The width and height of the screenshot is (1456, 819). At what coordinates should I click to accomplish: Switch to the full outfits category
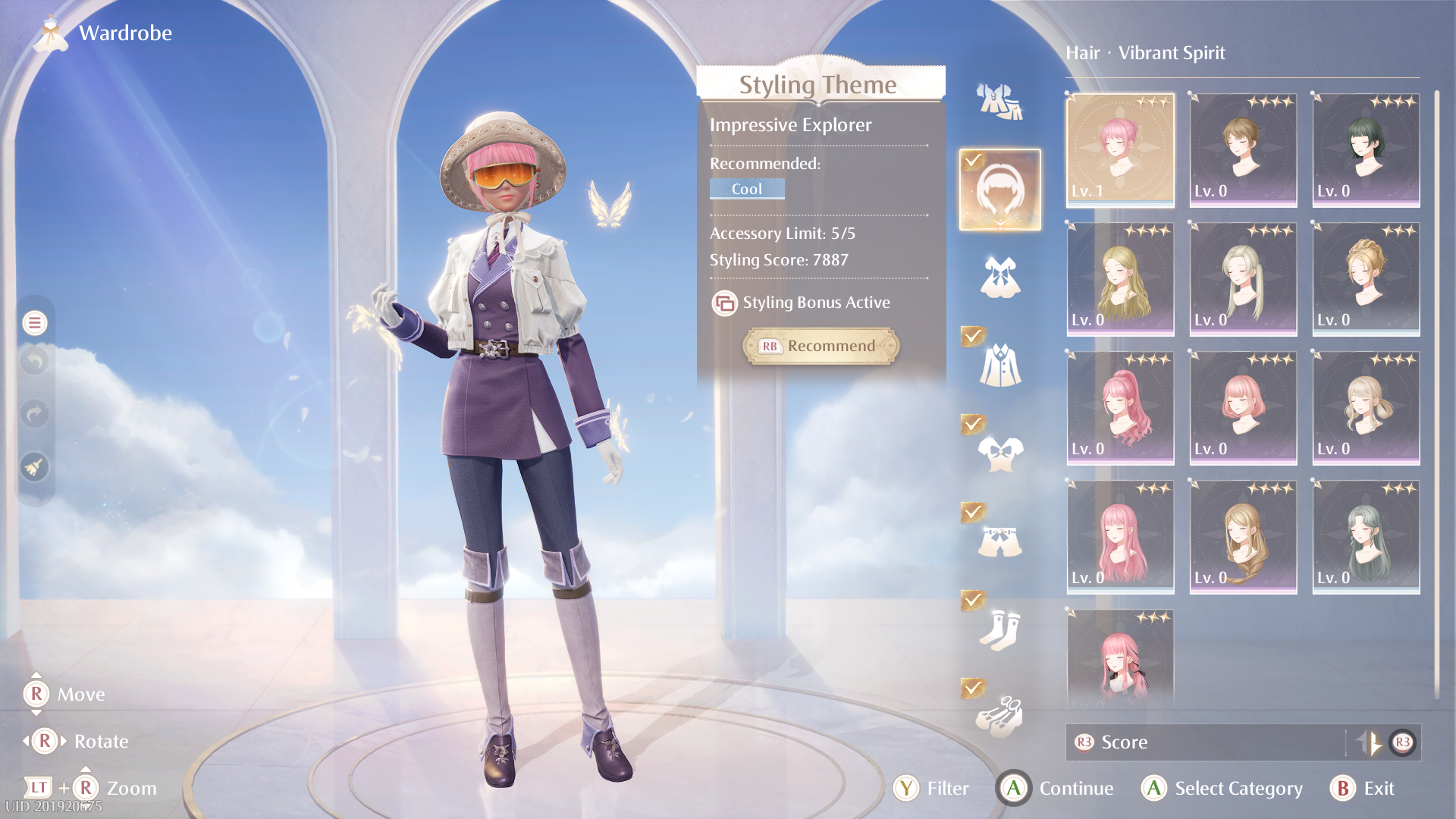point(999,102)
